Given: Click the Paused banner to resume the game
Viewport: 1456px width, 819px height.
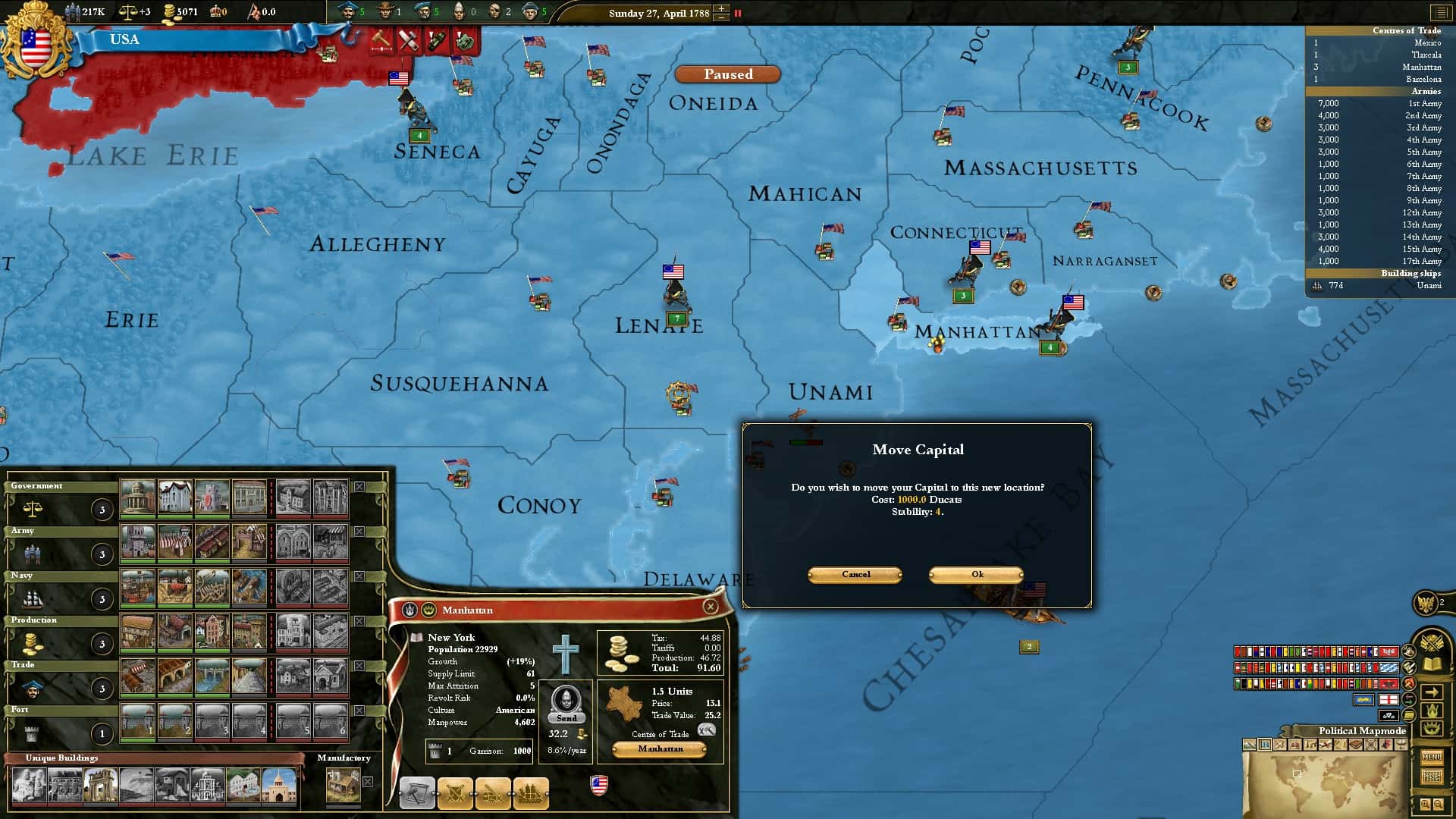Looking at the screenshot, I should 727,74.
